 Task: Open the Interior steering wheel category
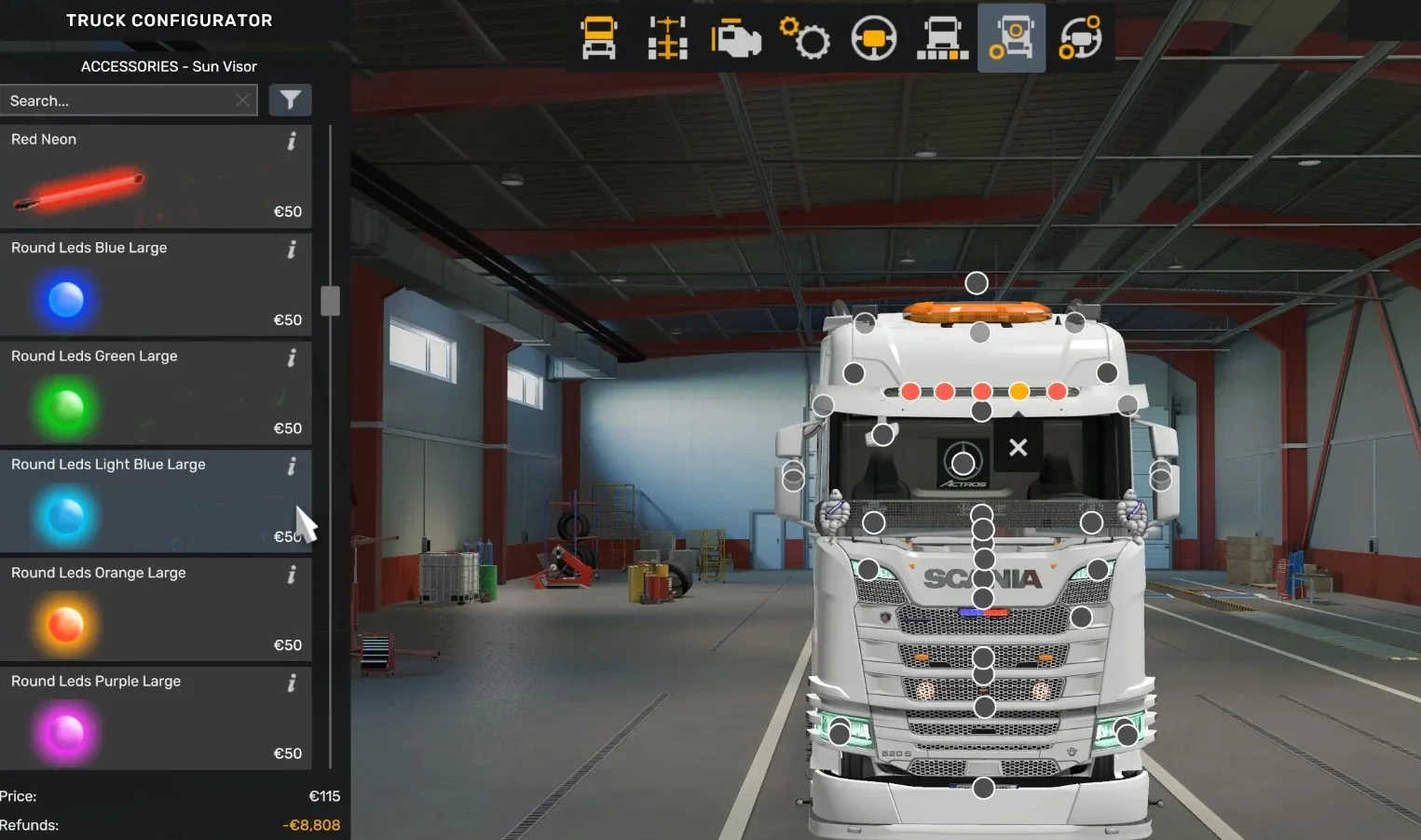coord(874,38)
